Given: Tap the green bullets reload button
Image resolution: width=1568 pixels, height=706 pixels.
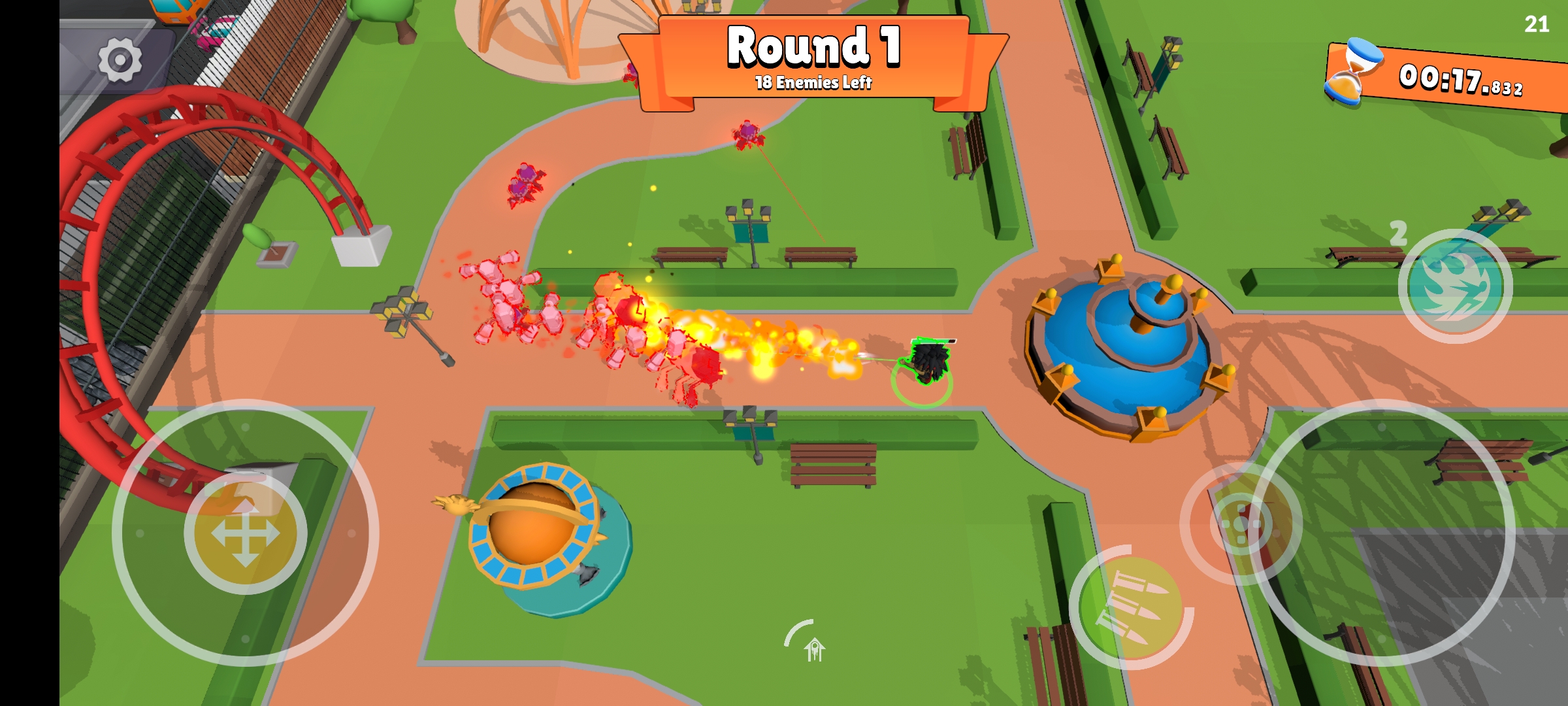Looking at the screenshot, I should tap(1131, 608).
